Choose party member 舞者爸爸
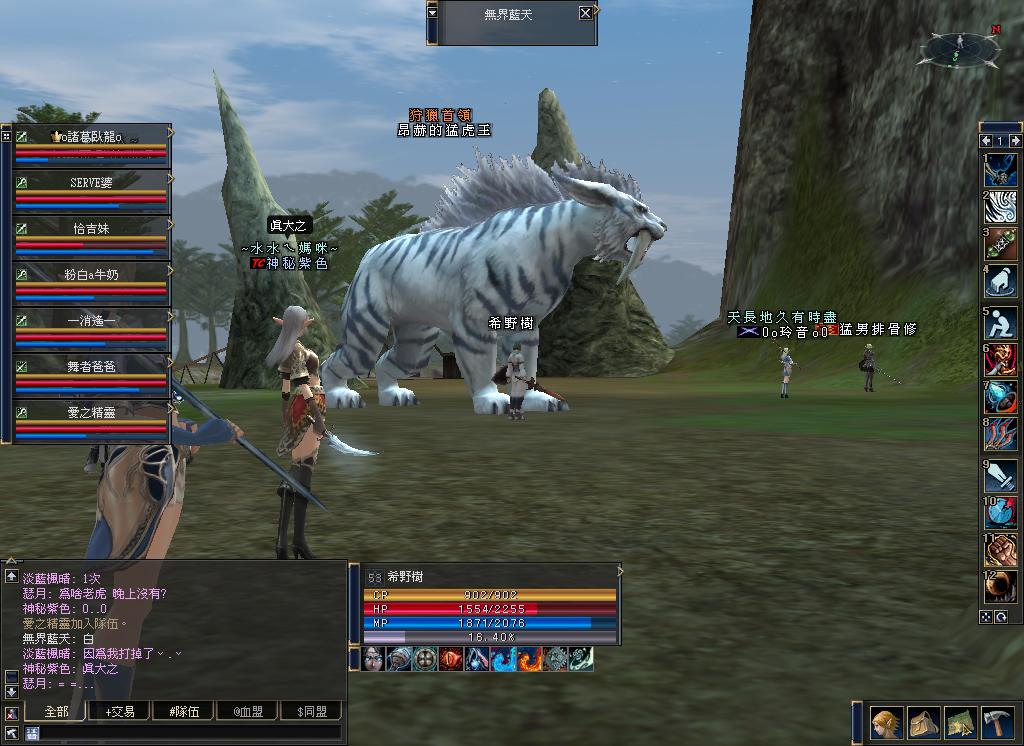 [x=92, y=366]
